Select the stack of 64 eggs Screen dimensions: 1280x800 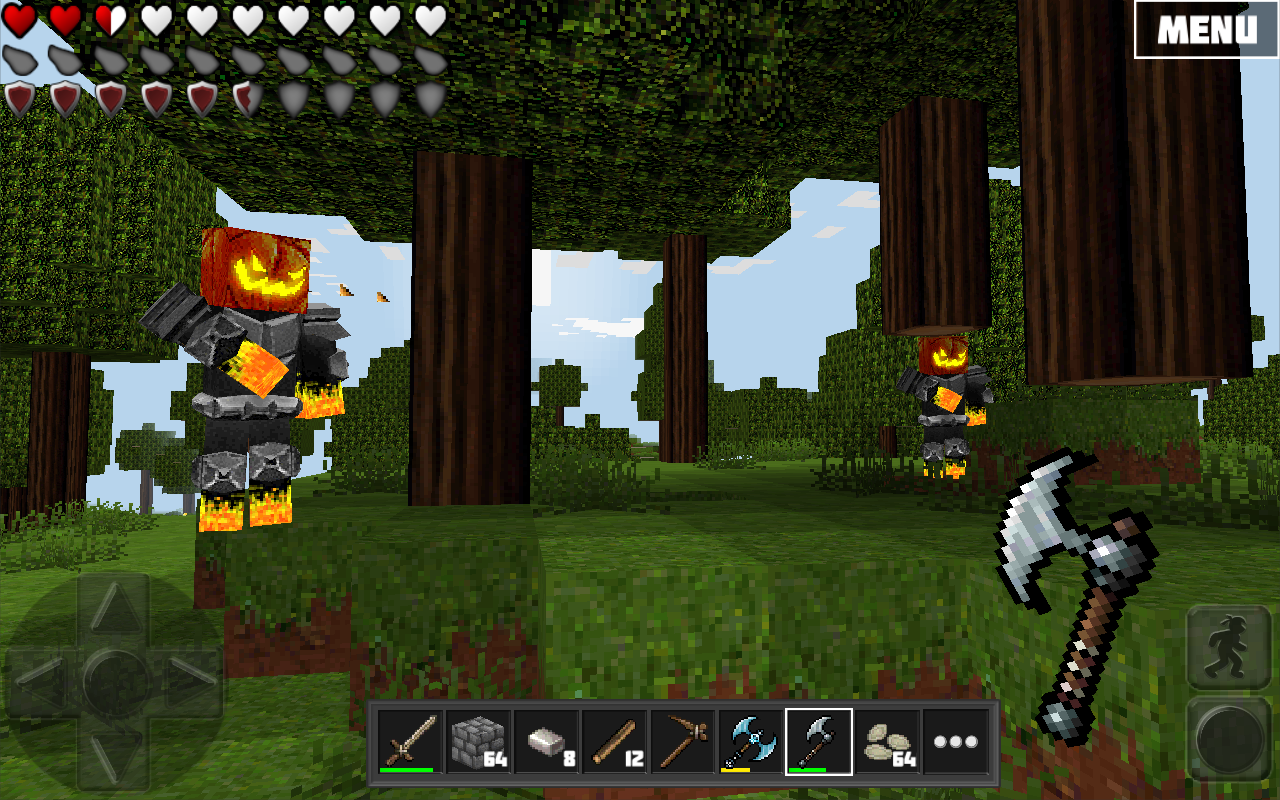[886, 740]
